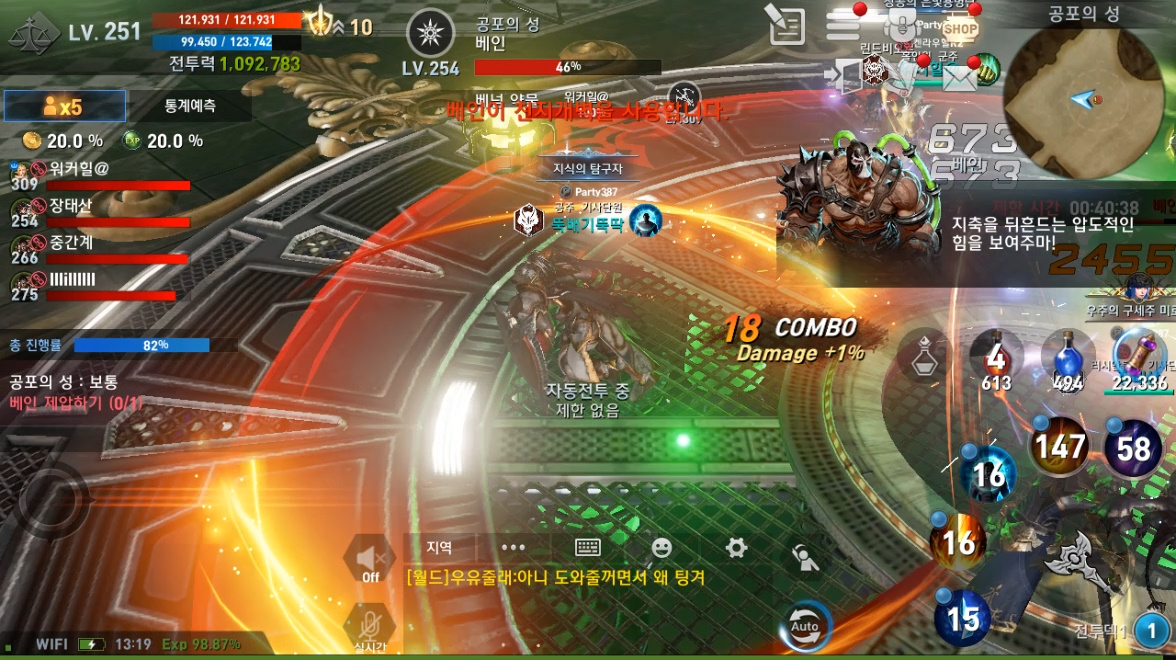Open the quest notepad icon
Screen dimensions: 1176x660
tap(786, 26)
